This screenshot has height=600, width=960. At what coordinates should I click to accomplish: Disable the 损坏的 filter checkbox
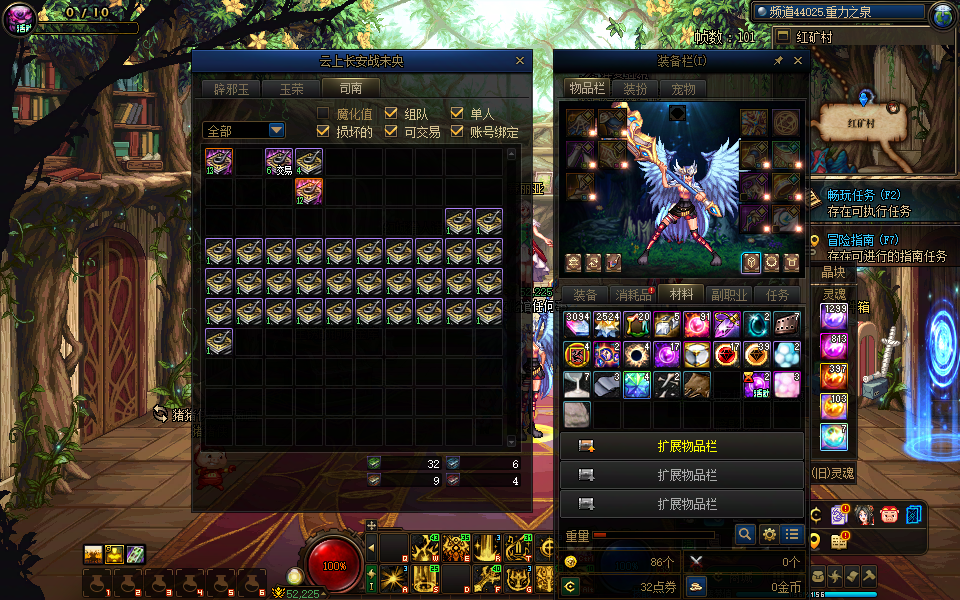click(x=323, y=131)
